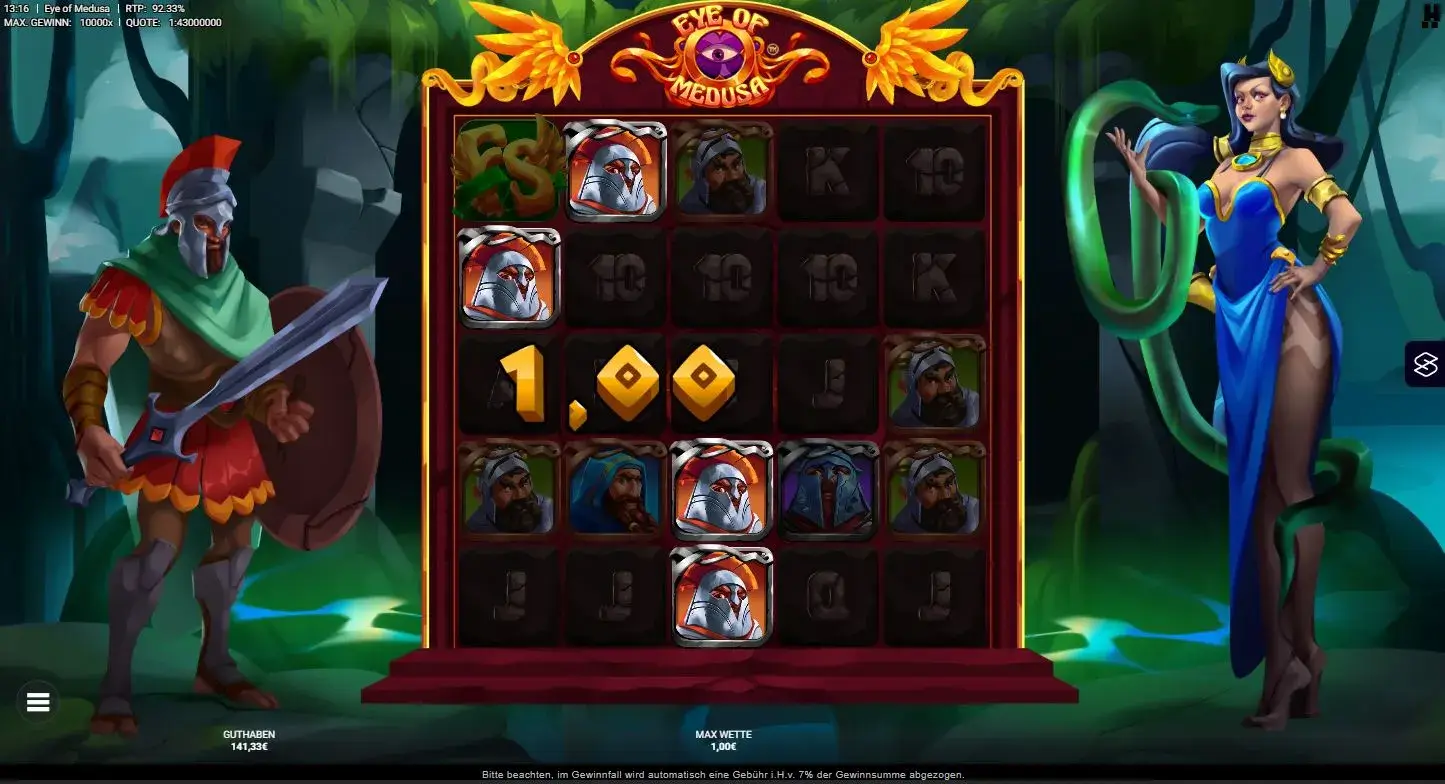Click the J symbol bottom left of grid
Image resolution: width=1445 pixels, height=784 pixels.
[x=506, y=595]
